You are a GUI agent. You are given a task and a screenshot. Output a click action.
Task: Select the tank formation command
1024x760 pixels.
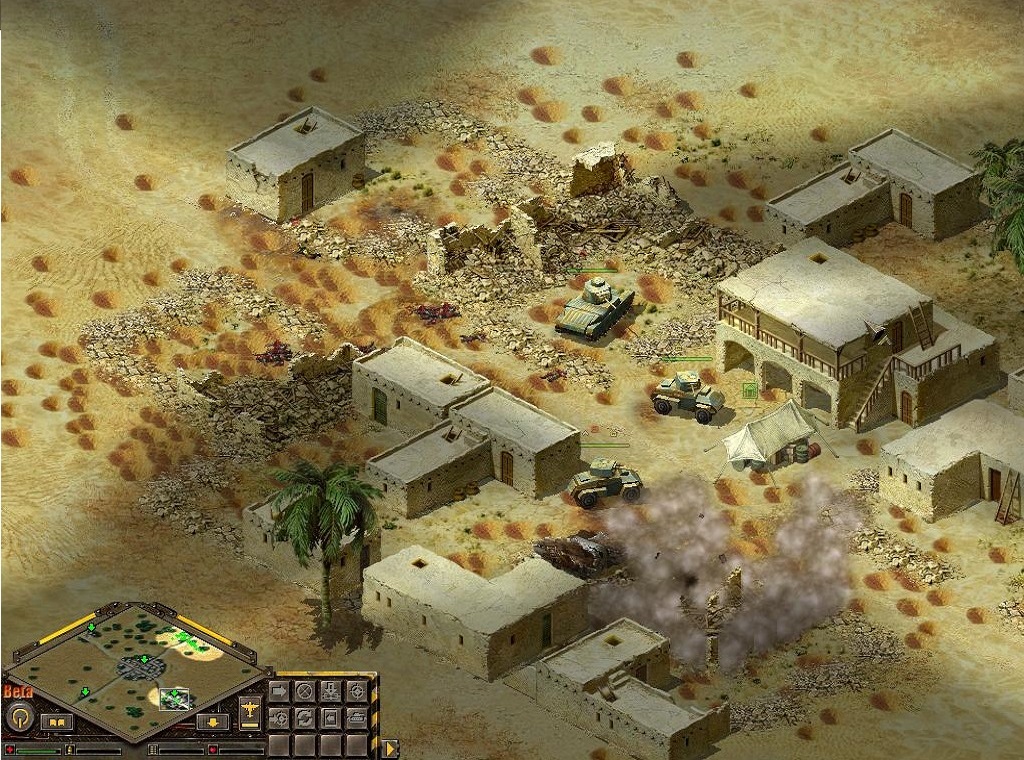pos(357,717)
